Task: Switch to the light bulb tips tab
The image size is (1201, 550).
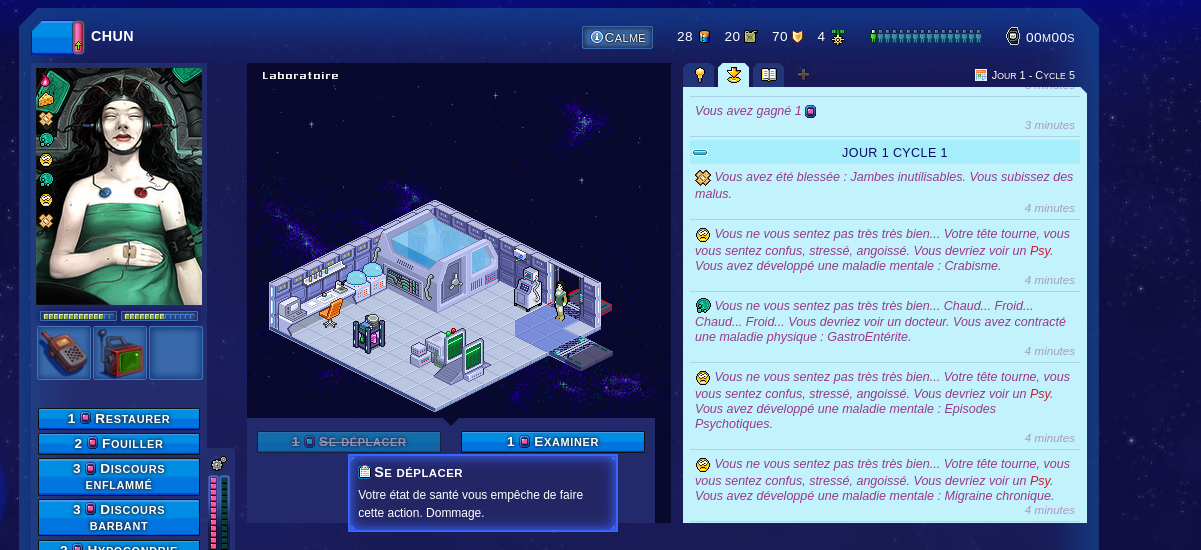Action: click(699, 75)
